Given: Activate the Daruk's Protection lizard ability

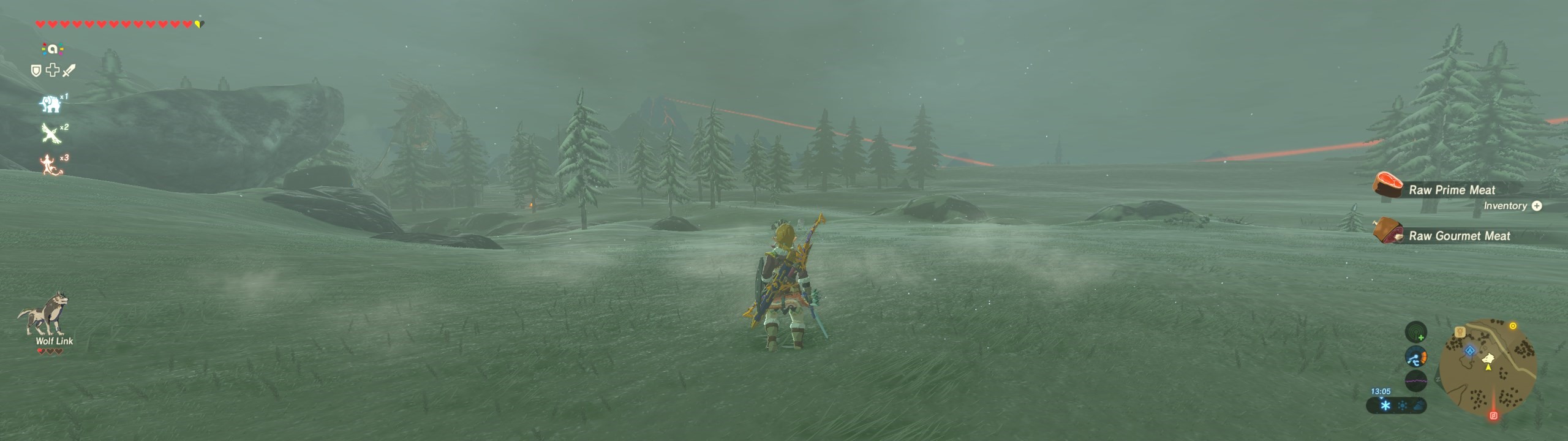Looking at the screenshot, I should tap(51, 164).
